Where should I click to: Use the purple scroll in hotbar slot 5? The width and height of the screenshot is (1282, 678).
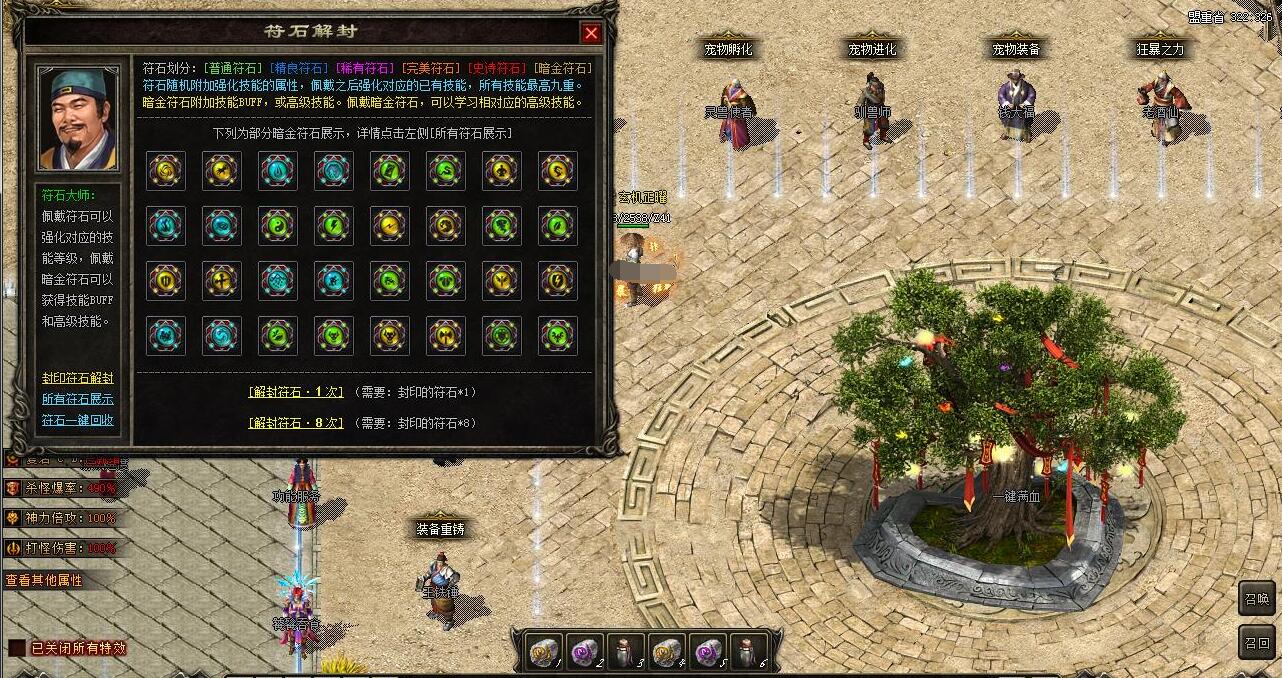707,651
